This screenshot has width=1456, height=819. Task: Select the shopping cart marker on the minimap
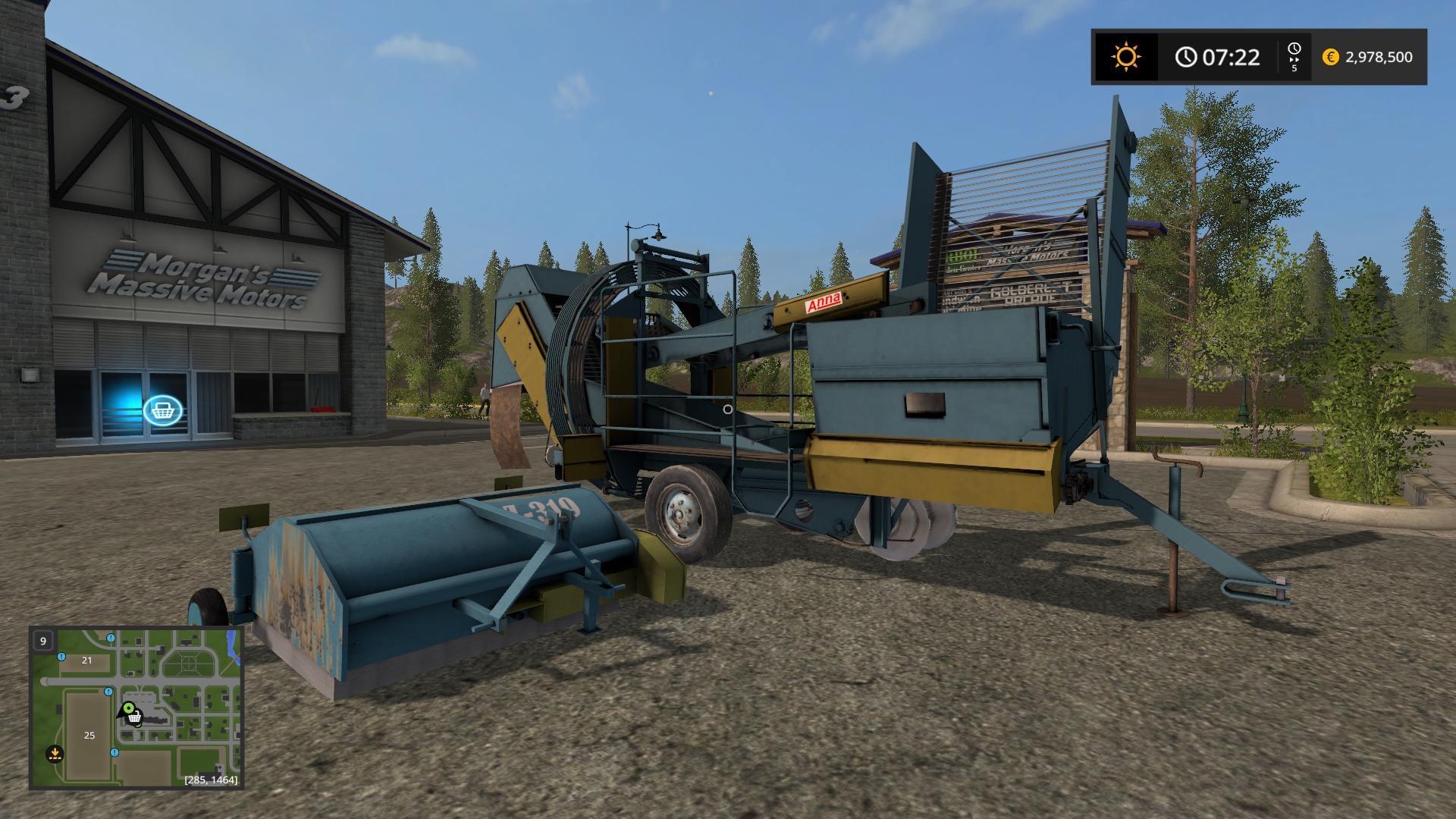(135, 718)
